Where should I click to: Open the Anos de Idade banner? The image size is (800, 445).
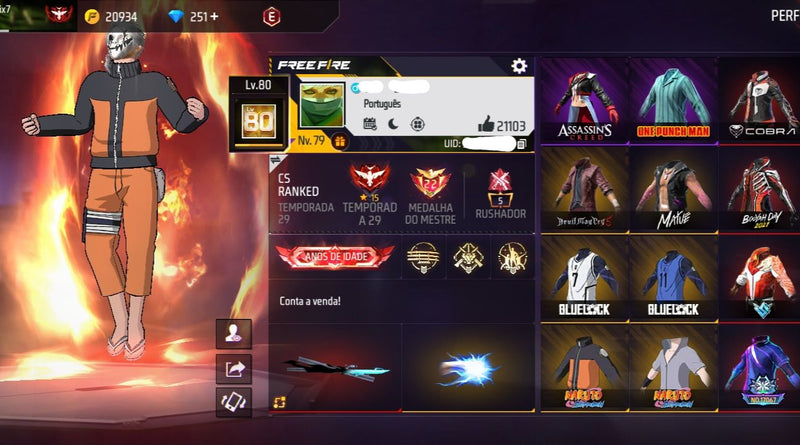pos(335,257)
